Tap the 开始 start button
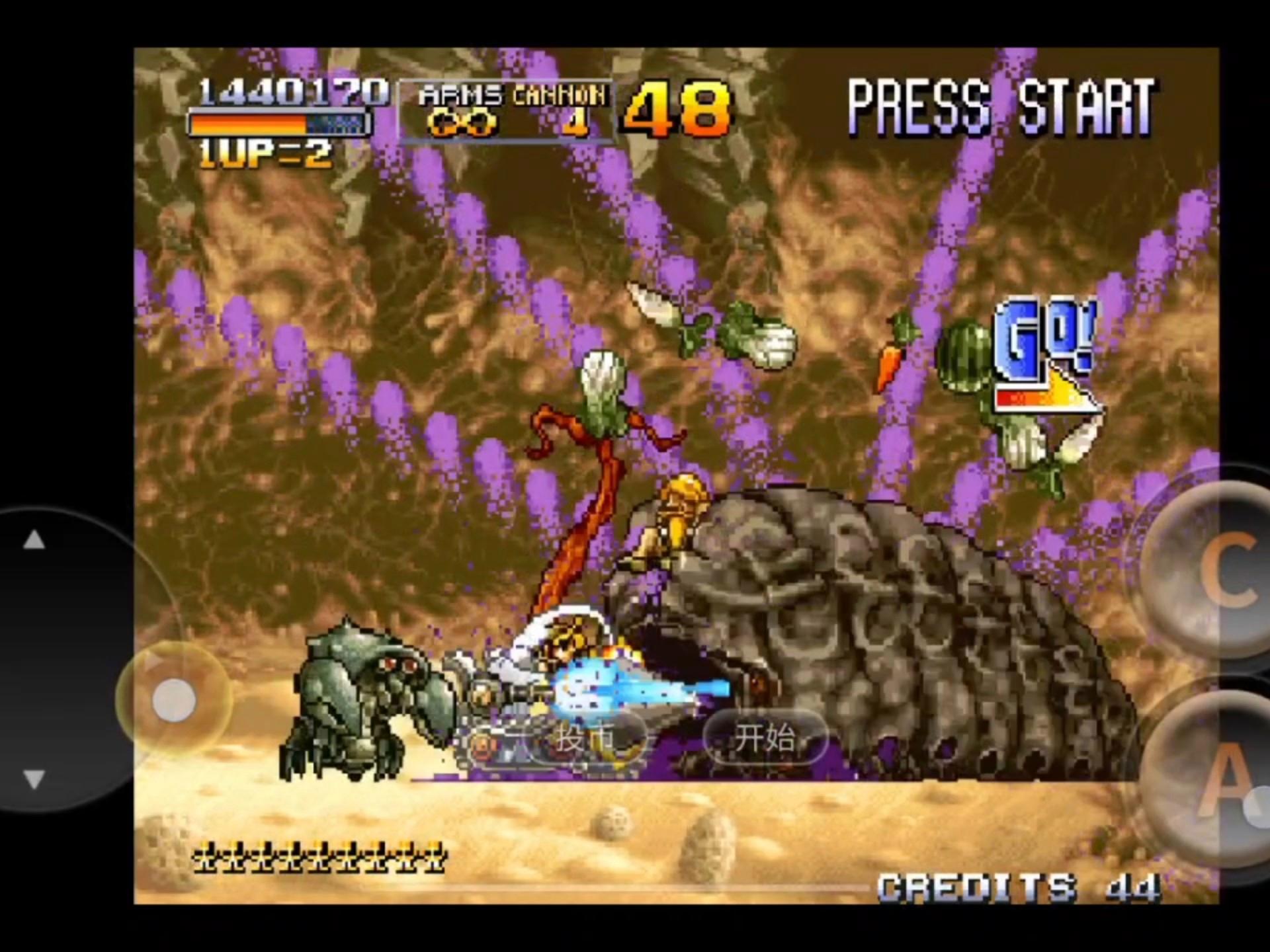This screenshot has height=952, width=1270. [765, 738]
